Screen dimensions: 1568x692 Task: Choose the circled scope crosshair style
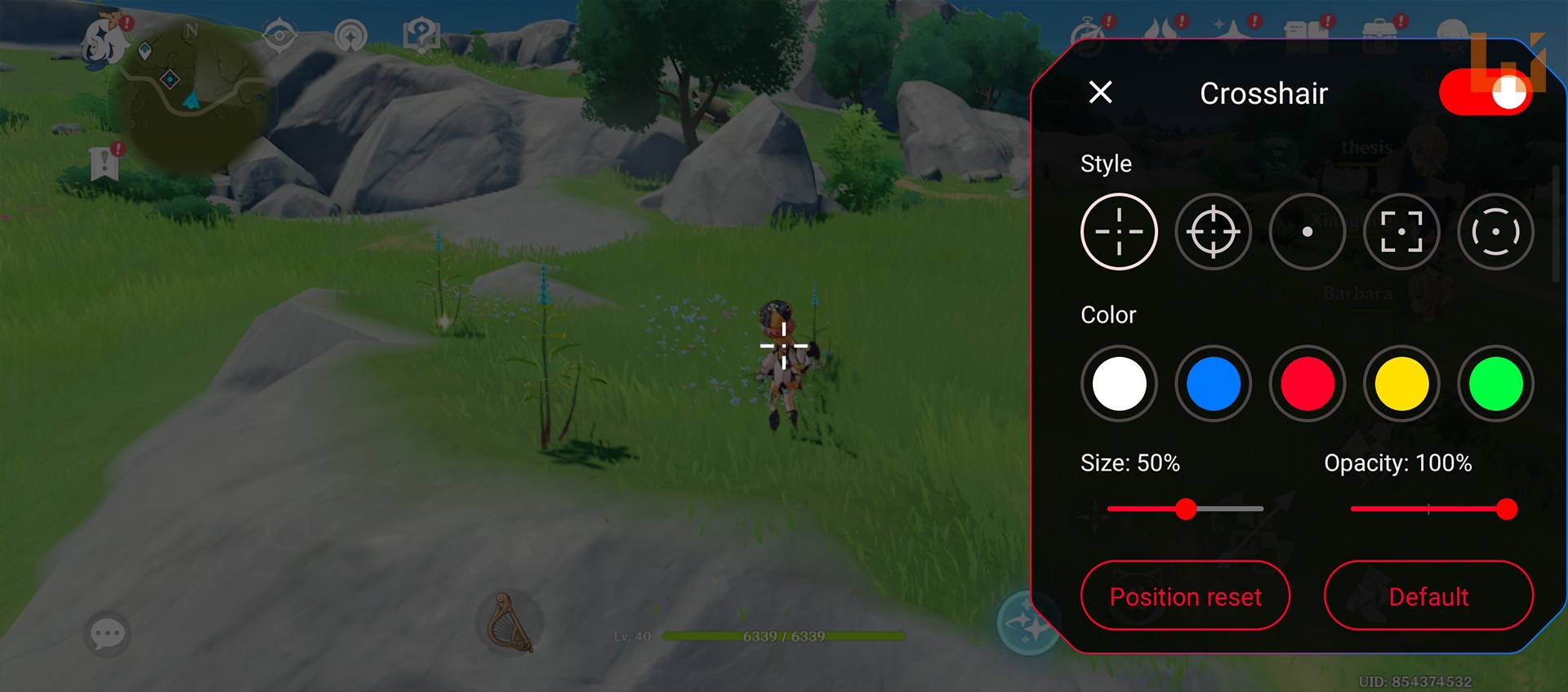(1213, 232)
